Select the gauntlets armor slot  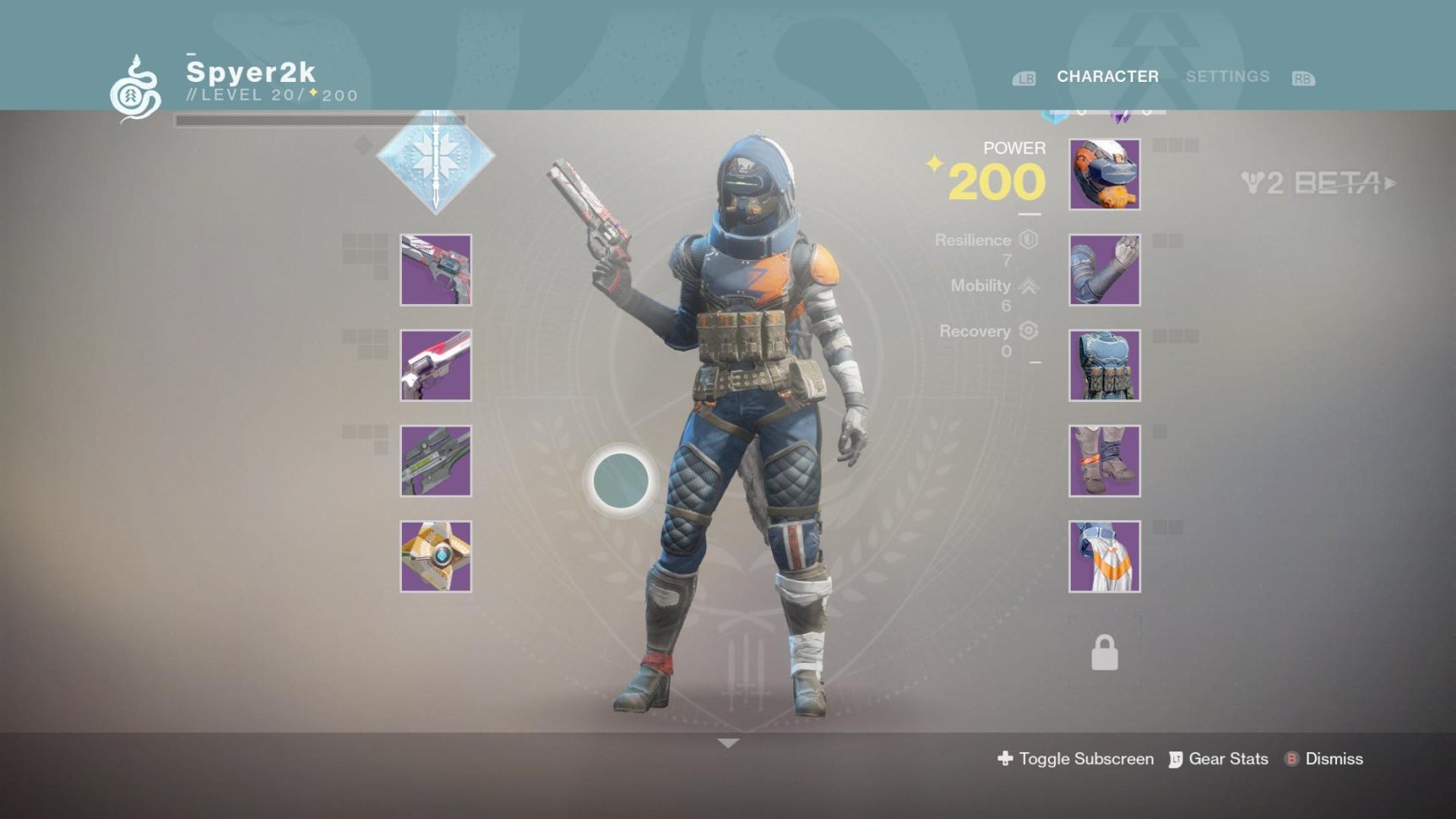pyautogui.click(x=1105, y=270)
